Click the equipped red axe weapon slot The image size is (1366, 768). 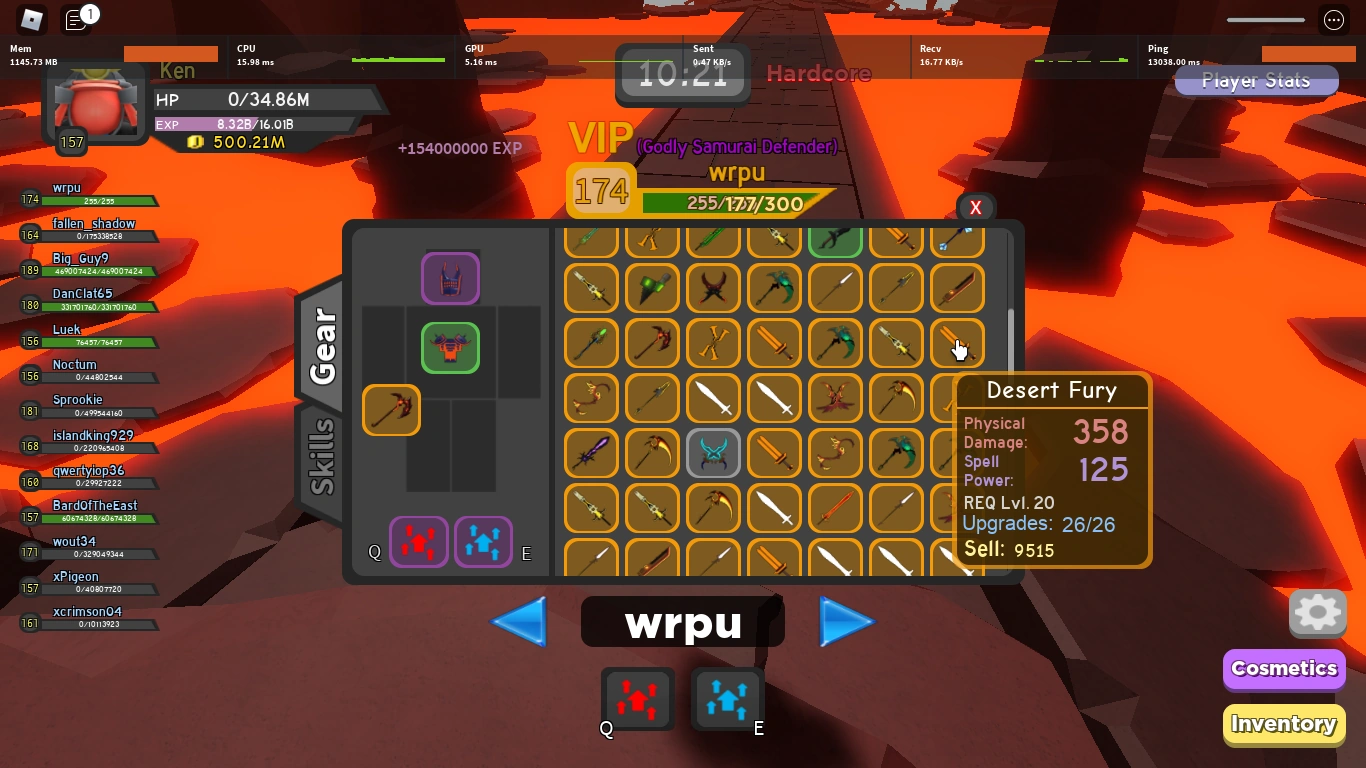[x=391, y=410]
